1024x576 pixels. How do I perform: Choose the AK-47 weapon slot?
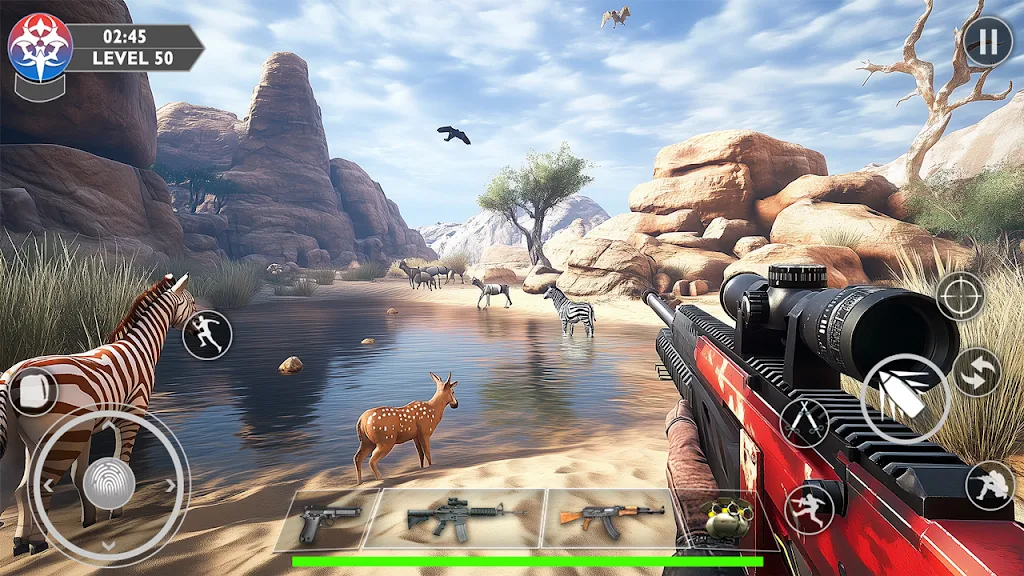[x=608, y=518]
